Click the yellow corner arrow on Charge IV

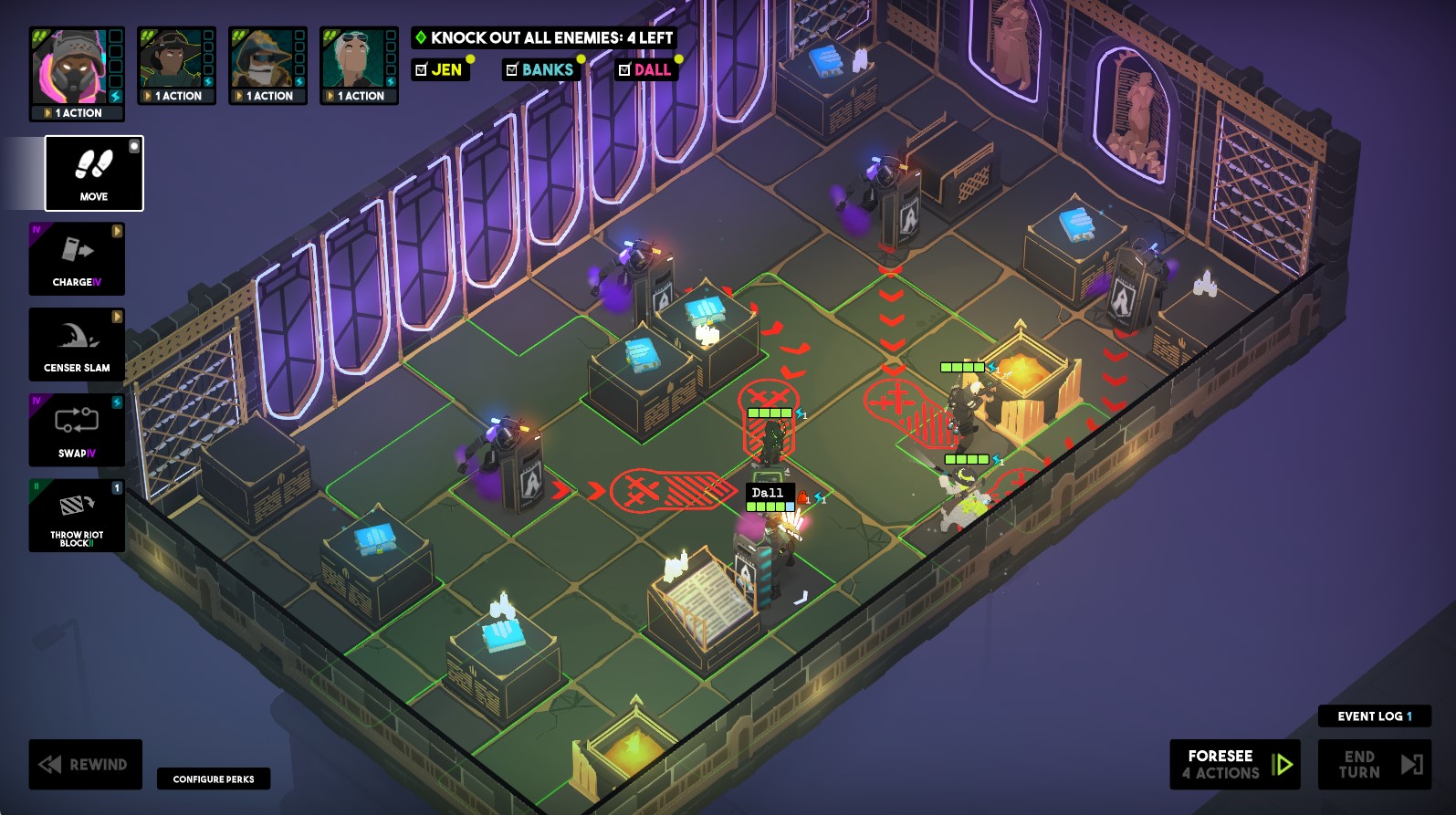pyautogui.click(x=116, y=233)
